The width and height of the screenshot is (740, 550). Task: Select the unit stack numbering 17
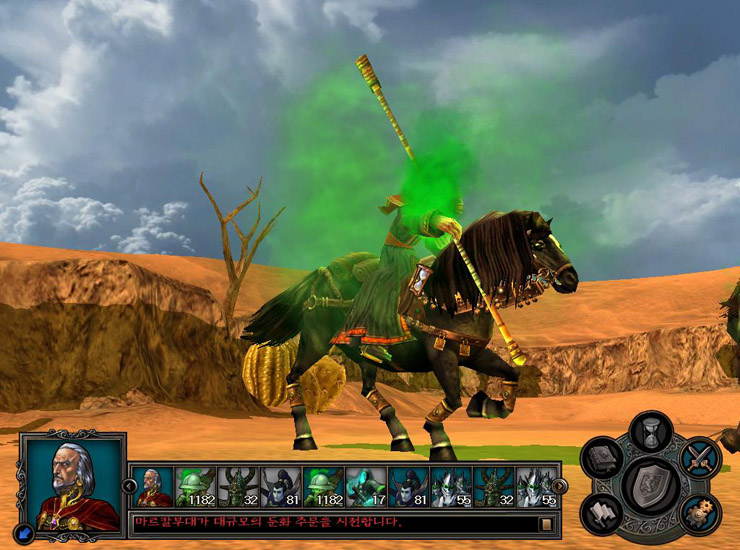(366, 487)
